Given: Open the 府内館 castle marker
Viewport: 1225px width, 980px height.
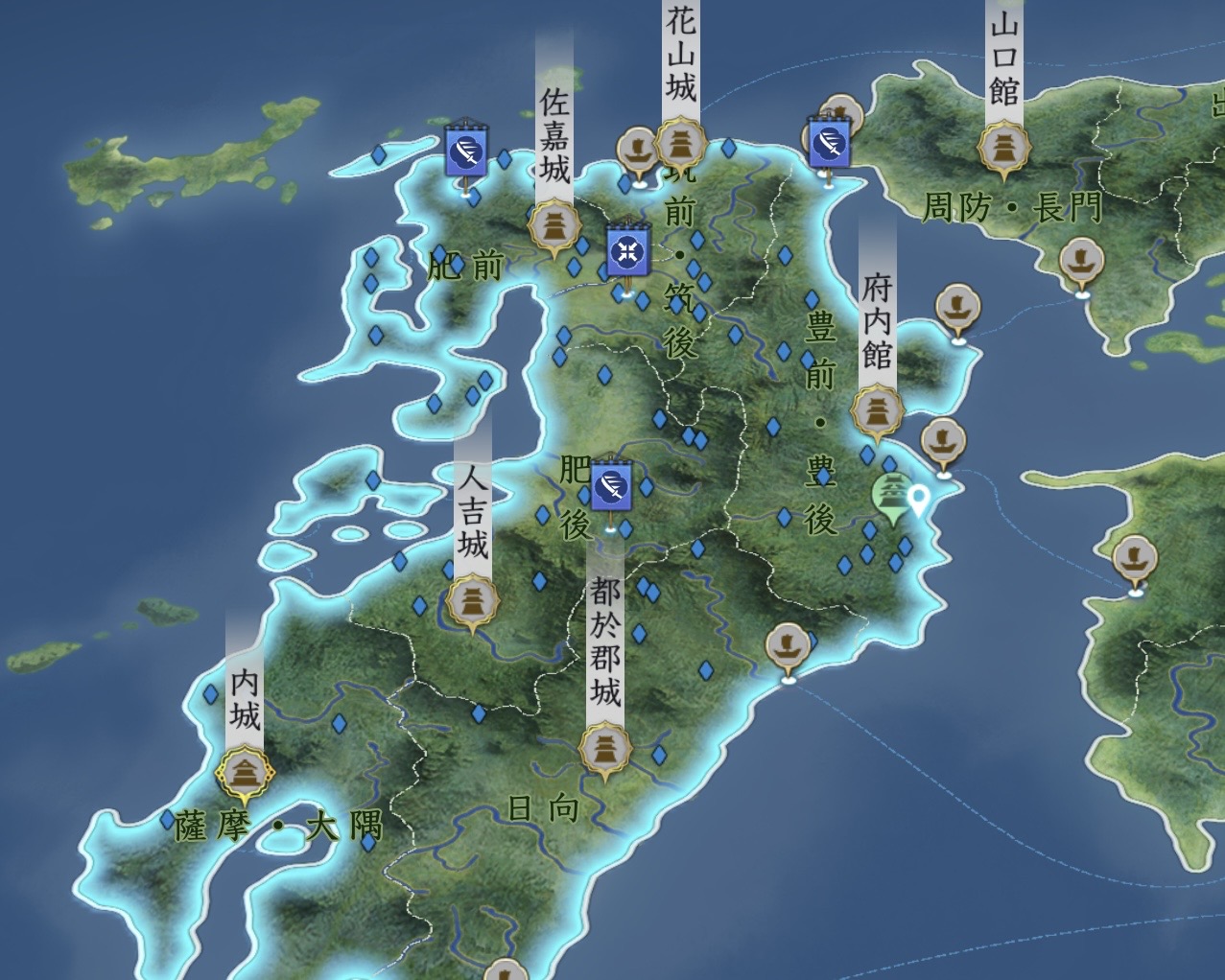Looking at the screenshot, I should 877,411.
